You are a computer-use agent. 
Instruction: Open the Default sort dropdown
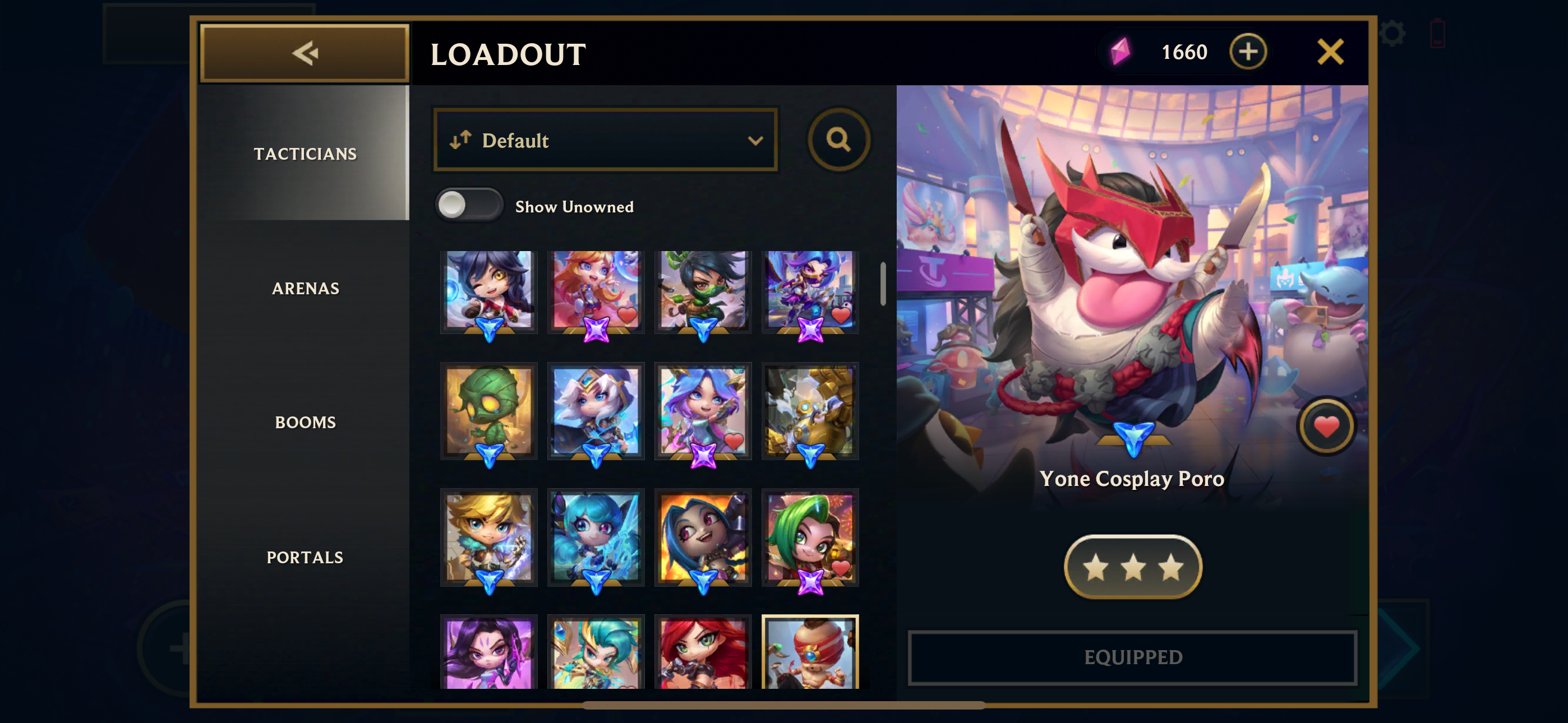point(606,140)
